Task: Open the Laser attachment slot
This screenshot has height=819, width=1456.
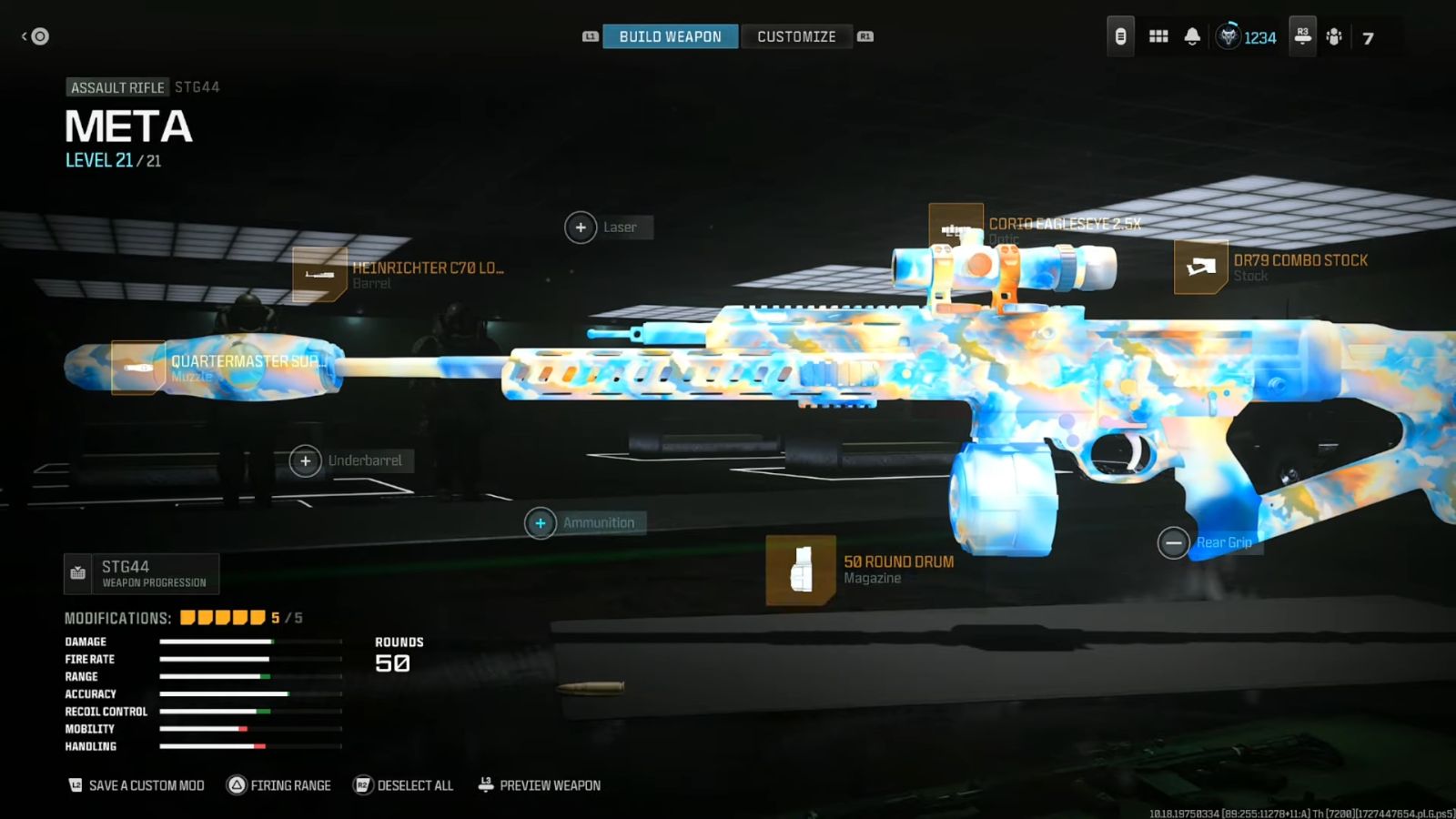Action: [581, 227]
